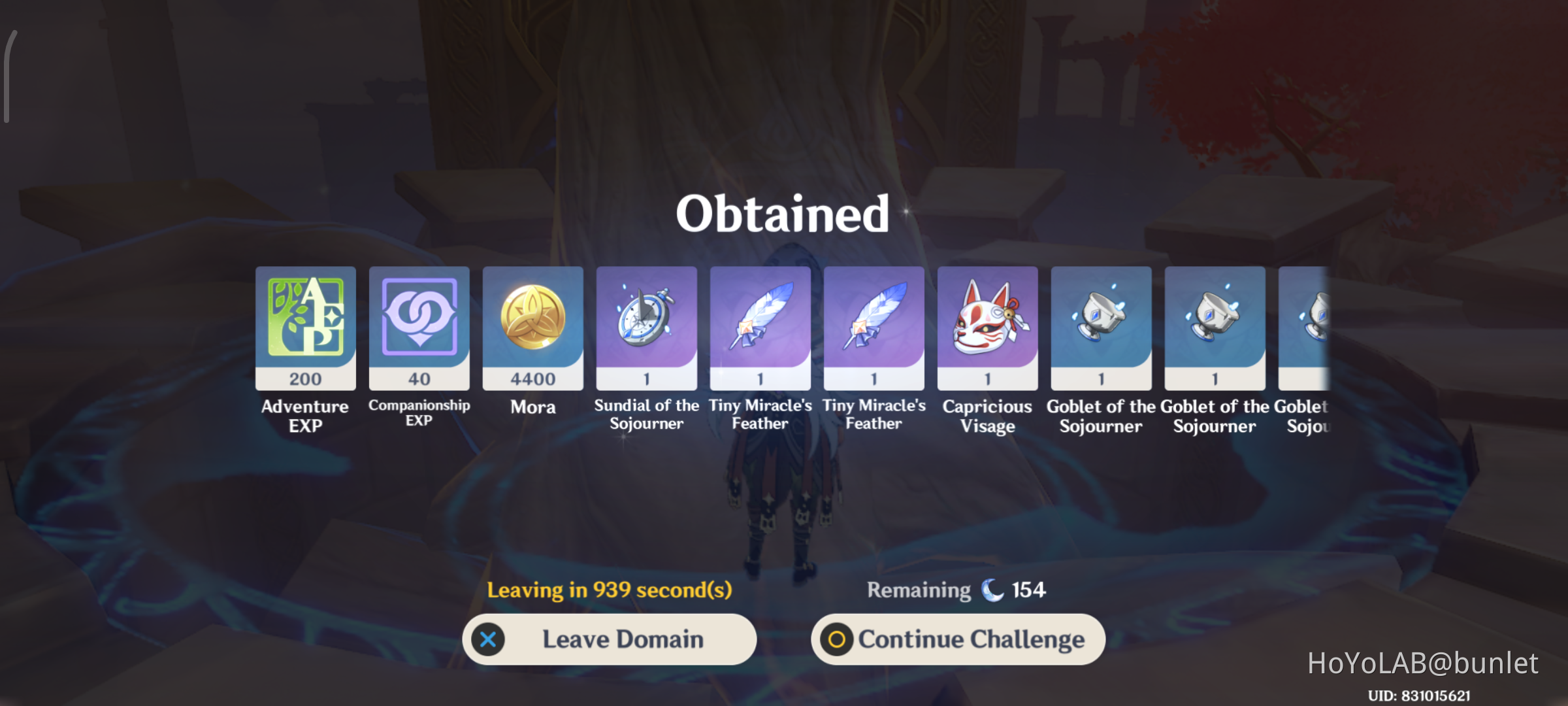Click the Leaving in 939 seconds countdown text
1568x706 pixels.
click(610, 588)
